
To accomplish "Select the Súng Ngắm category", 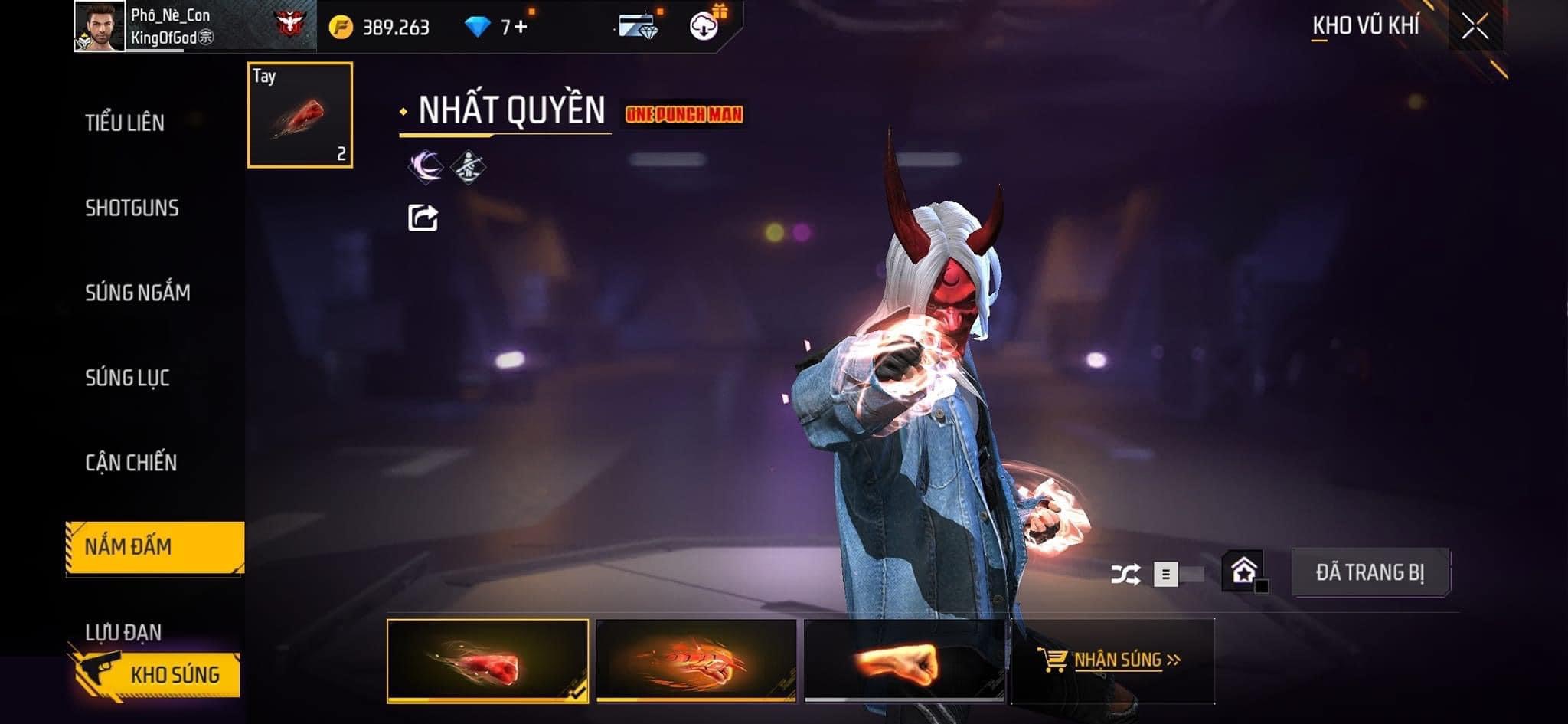I will 138,293.
